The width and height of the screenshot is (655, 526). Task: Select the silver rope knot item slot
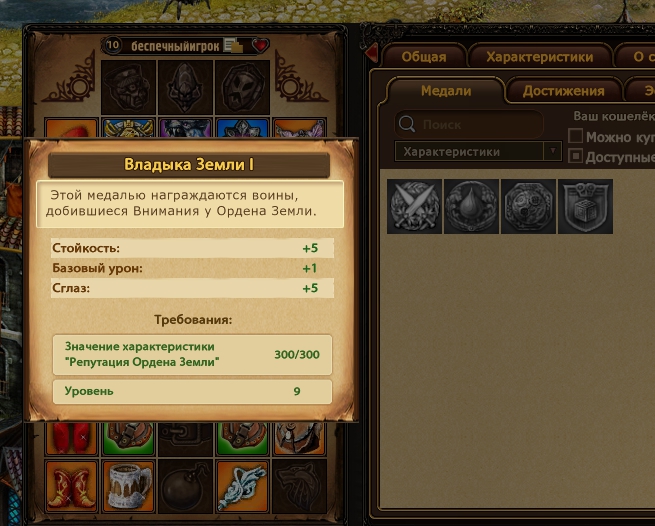tap(243, 484)
